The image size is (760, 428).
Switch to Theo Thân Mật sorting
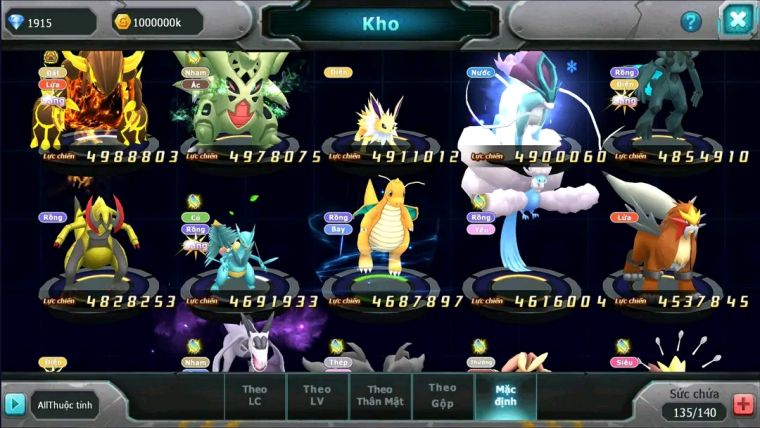coord(379,395)
